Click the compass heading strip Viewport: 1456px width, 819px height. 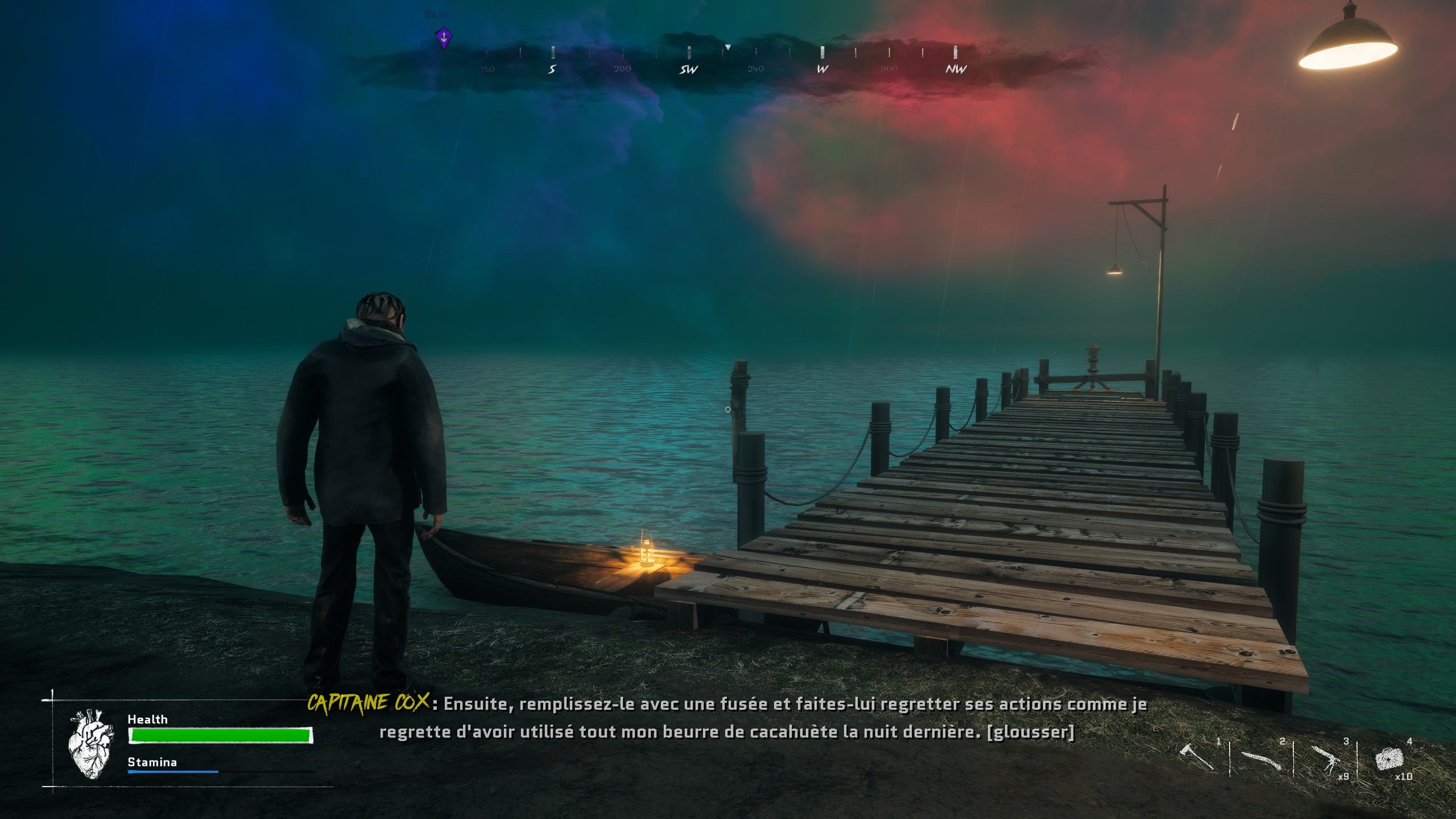(x=722, y=61)
